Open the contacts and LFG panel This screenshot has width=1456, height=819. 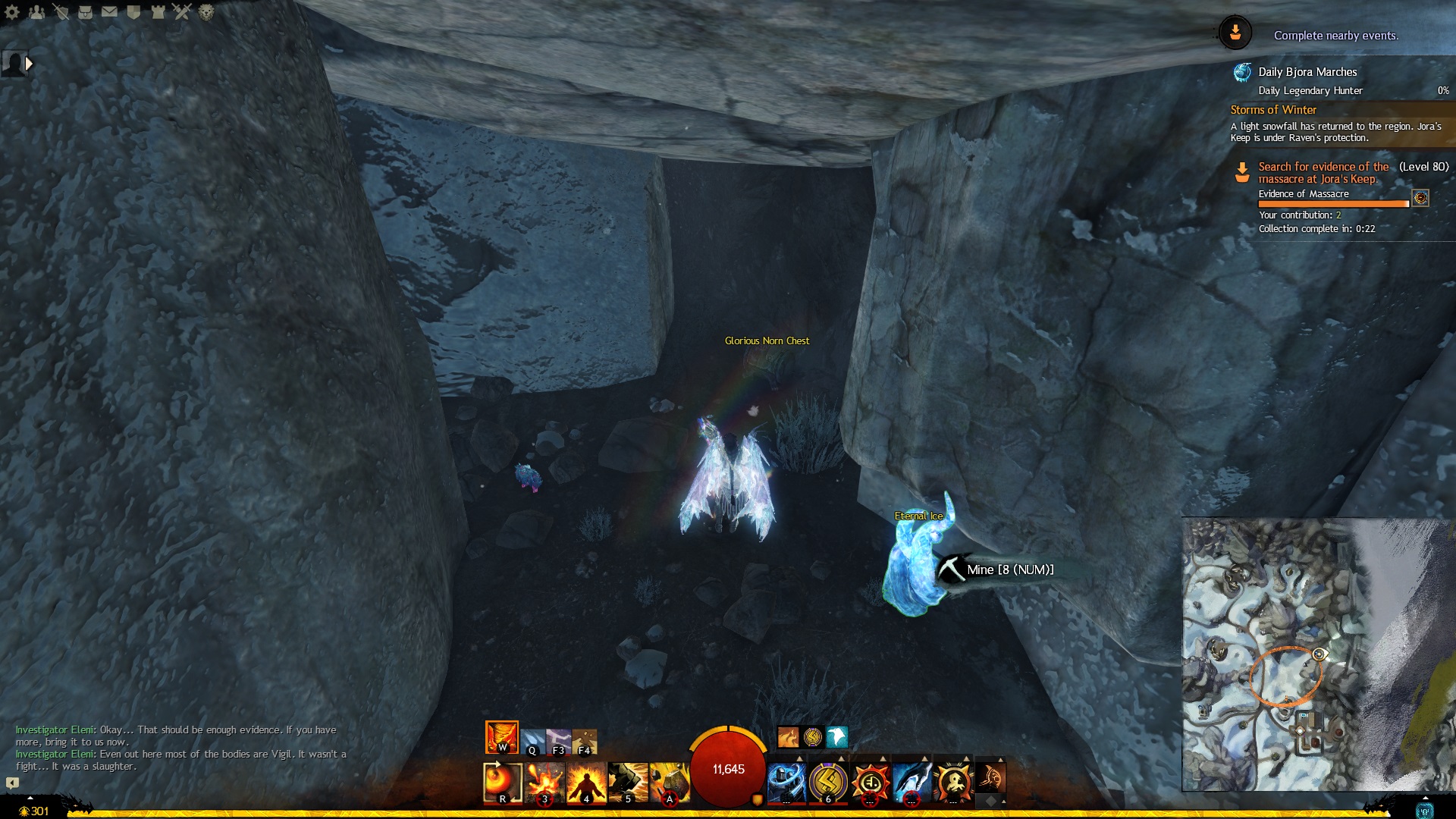(36, 12)
